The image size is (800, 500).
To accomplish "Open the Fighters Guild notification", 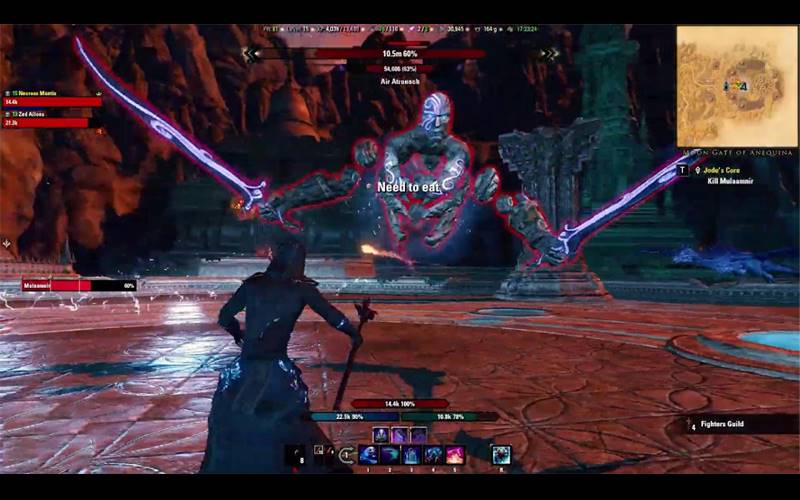I will (742, 425).
